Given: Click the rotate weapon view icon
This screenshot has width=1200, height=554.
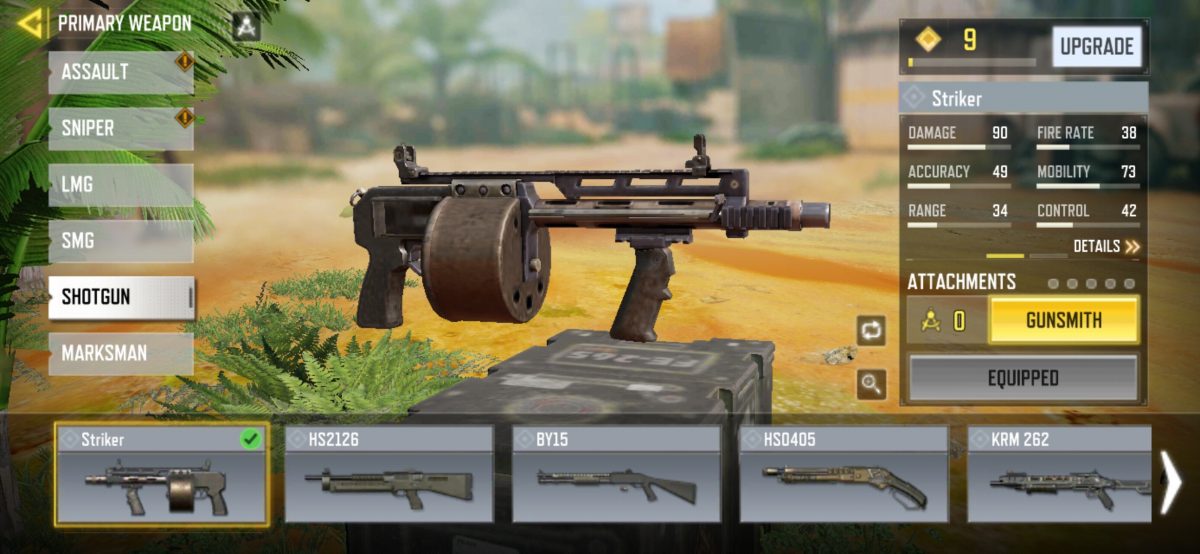Looking at the screenshot, I should [x=871, y=331].
